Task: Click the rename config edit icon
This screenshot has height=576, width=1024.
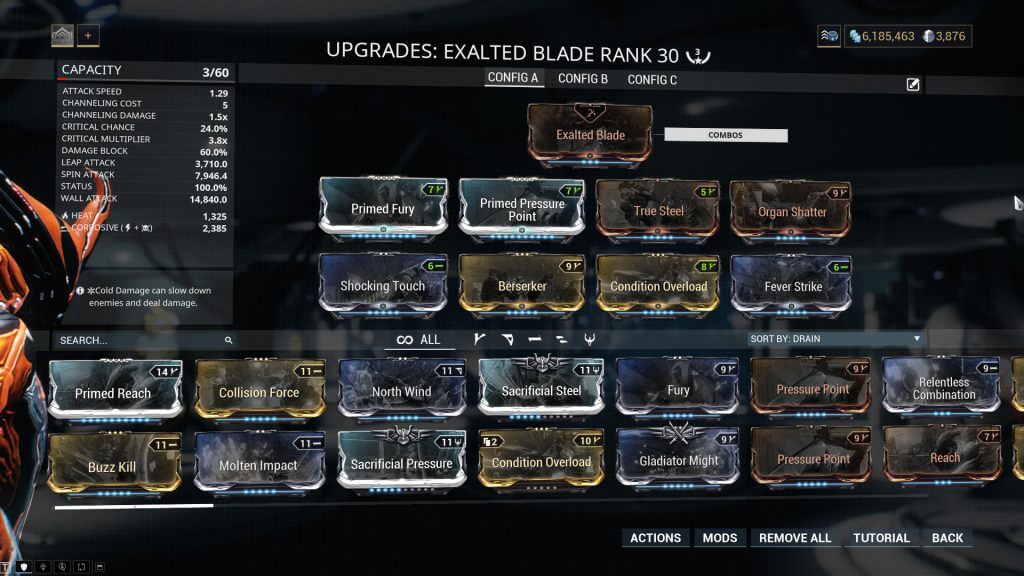Action: tap(913, 85)
